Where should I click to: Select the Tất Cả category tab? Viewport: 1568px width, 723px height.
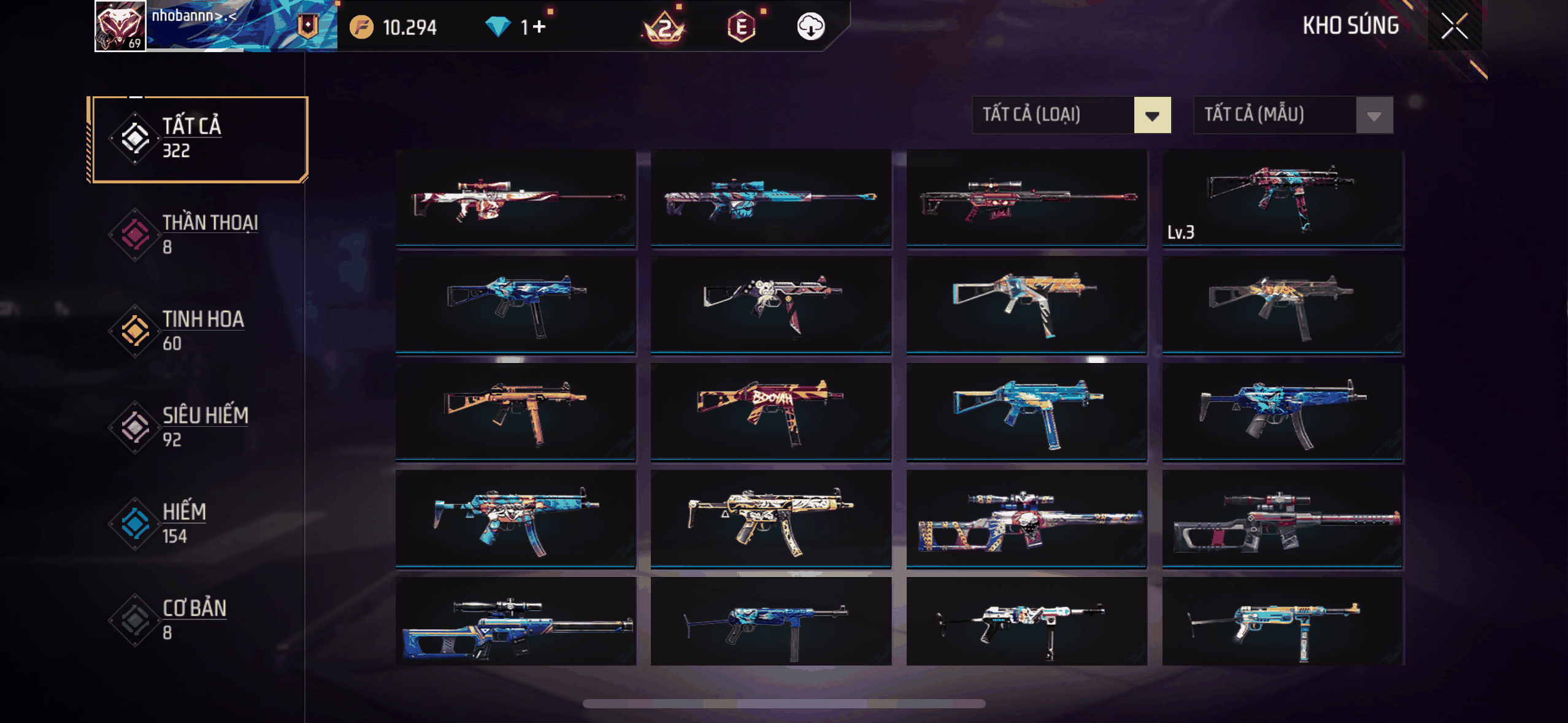tap(198, 139)
